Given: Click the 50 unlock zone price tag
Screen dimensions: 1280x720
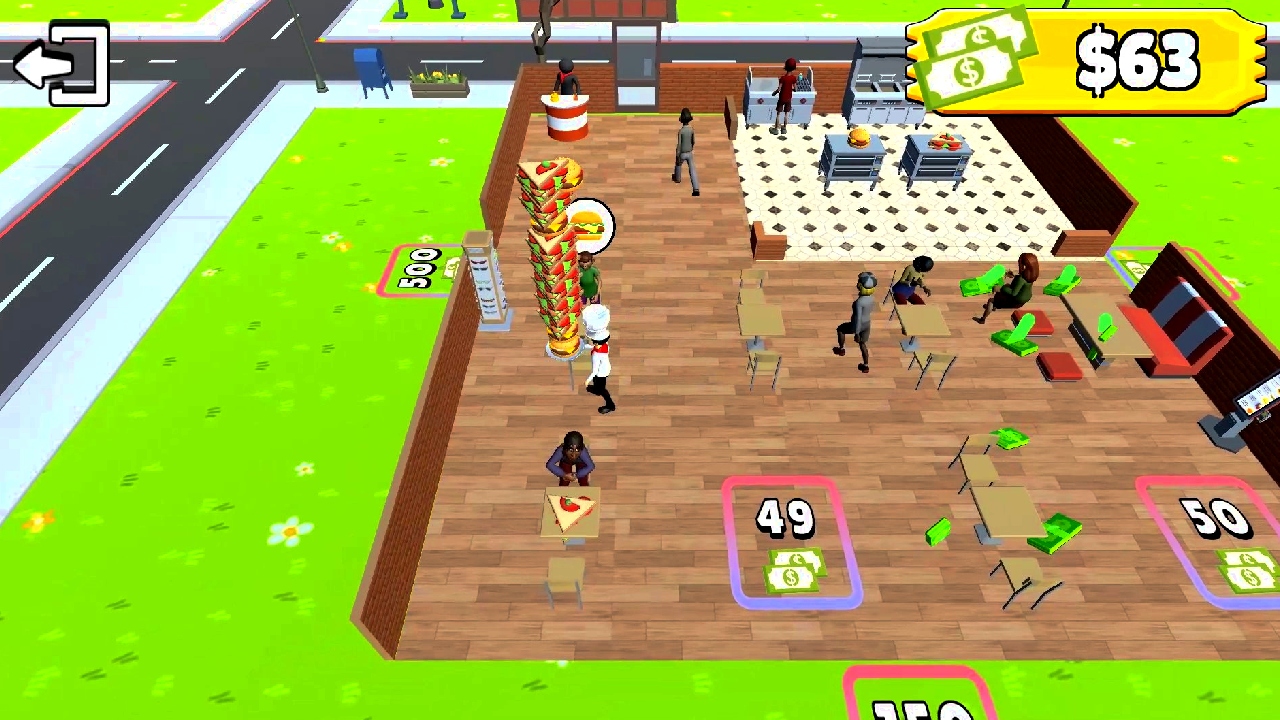Looking at the screenshot, I should pyautogui.click(x=1215, y=520).
